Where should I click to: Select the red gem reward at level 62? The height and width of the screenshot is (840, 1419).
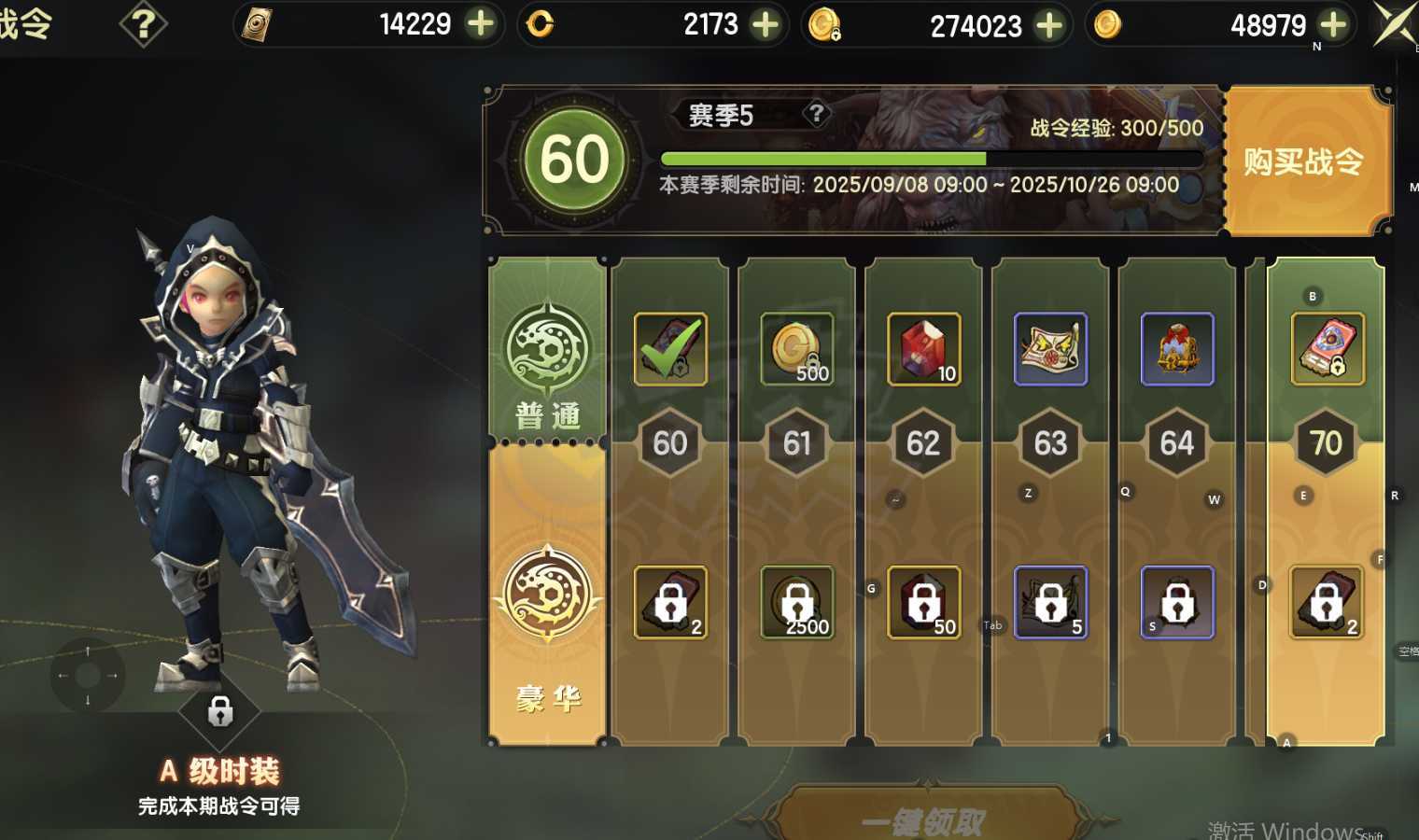(x=922, y=350)
